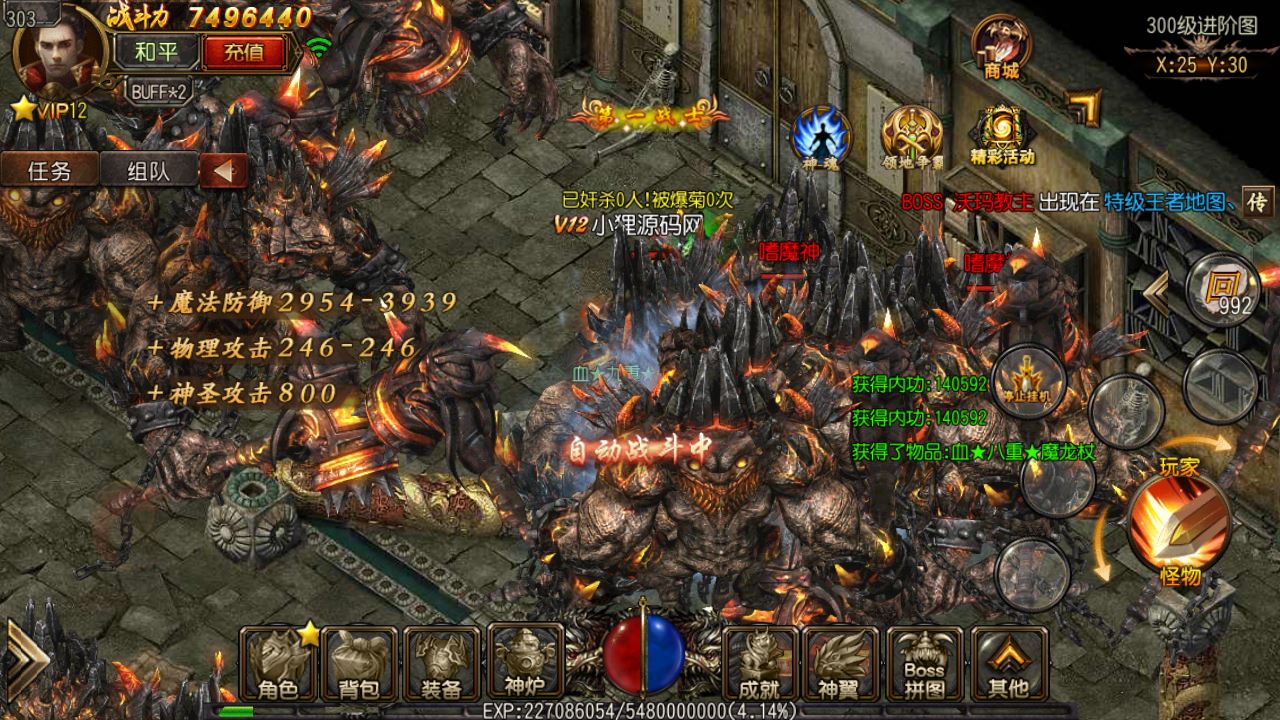Image resolution: width=1280 pixels, height=720 pixels.
Task: Open the 领地争霸 territory war icon
Action: pyautogui.click(x=910, y=135)
